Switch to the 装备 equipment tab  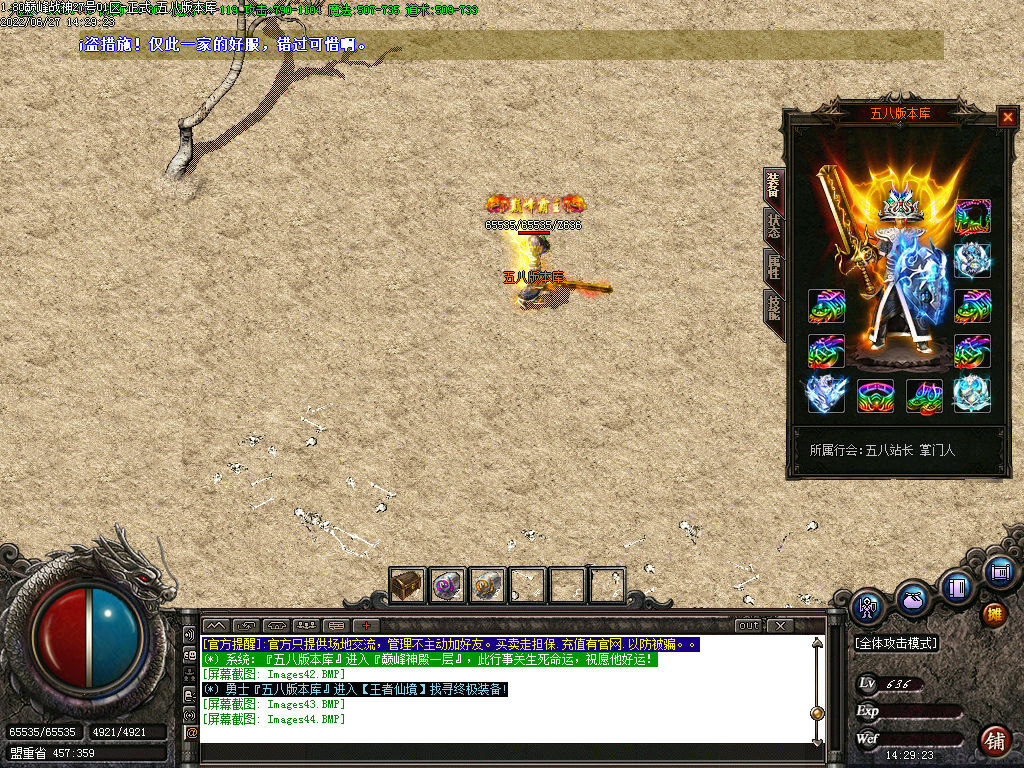(x=773, y=185)
